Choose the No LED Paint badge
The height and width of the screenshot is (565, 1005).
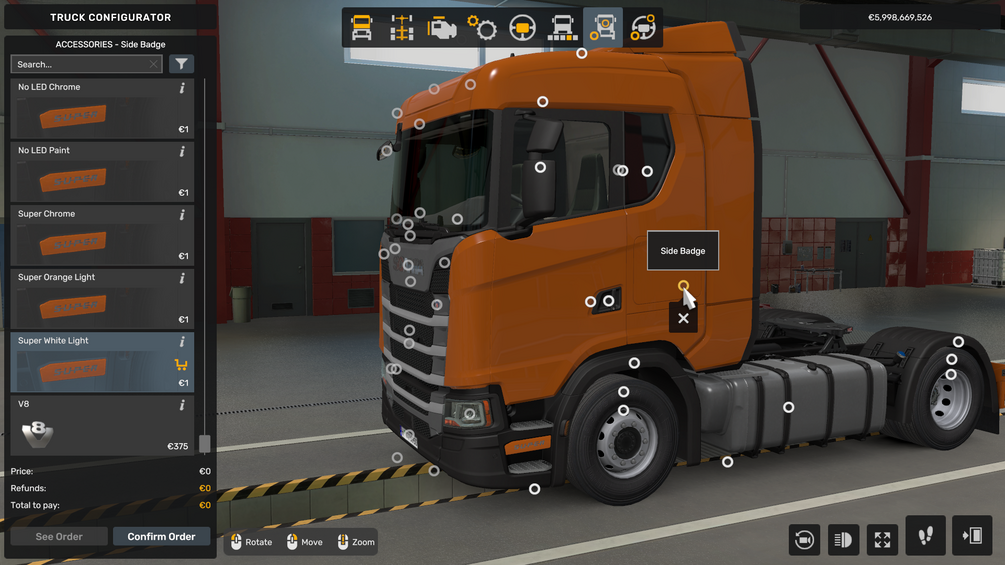click(x=101, y=172)
